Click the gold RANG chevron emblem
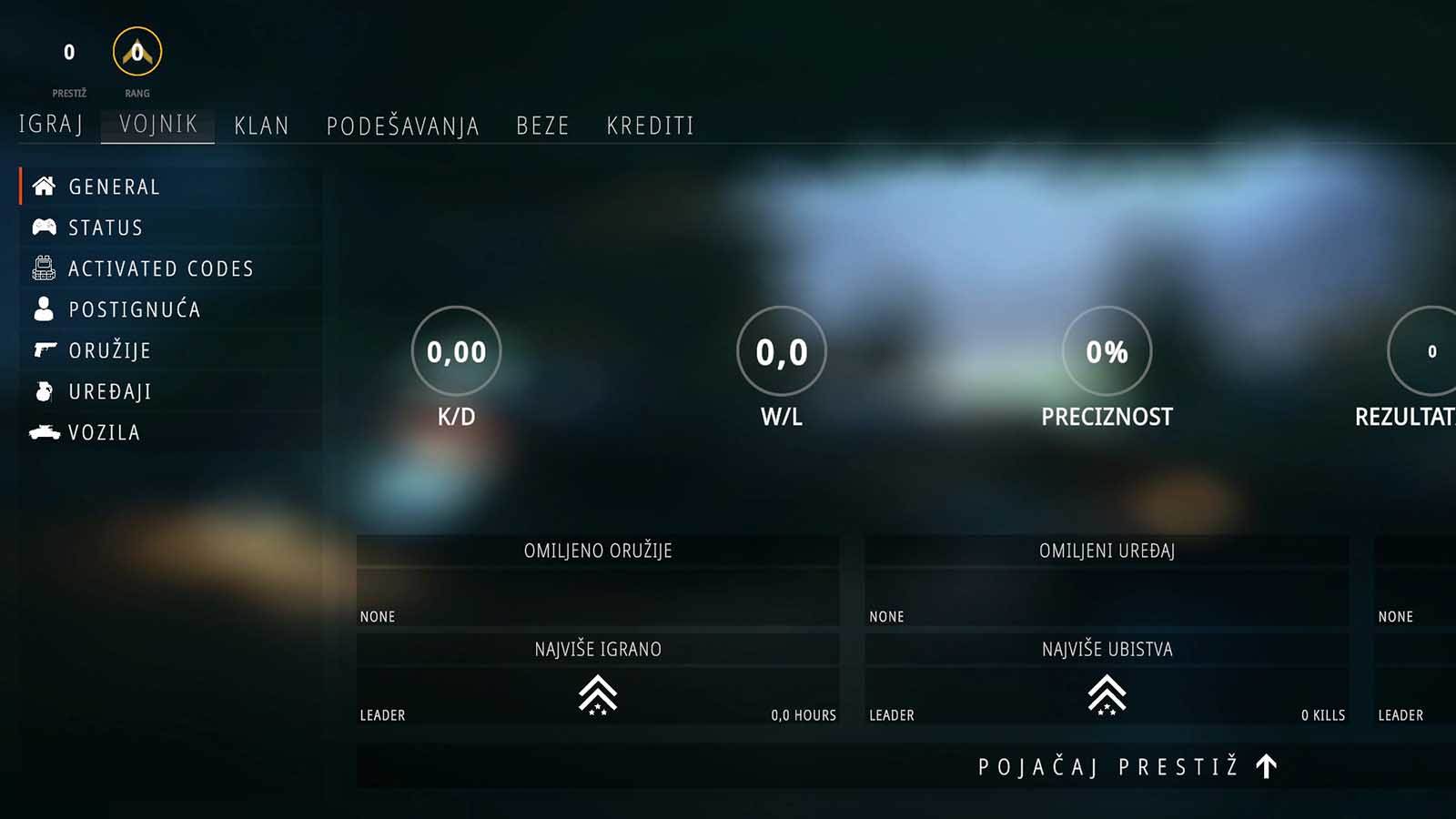This screenshot has height=819, width=1456. [x=135, y=55]
